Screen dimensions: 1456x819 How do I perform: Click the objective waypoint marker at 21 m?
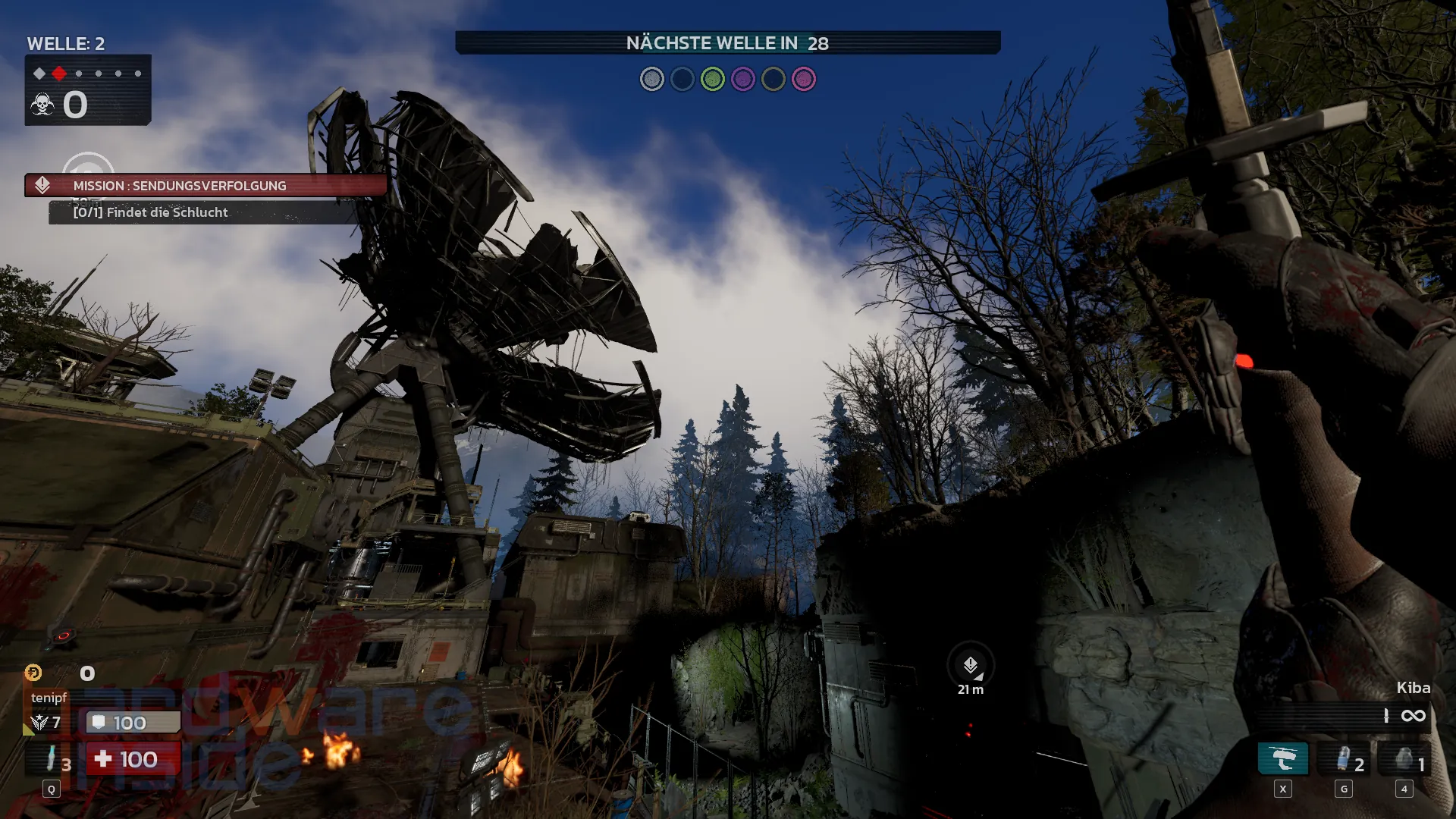971,667
